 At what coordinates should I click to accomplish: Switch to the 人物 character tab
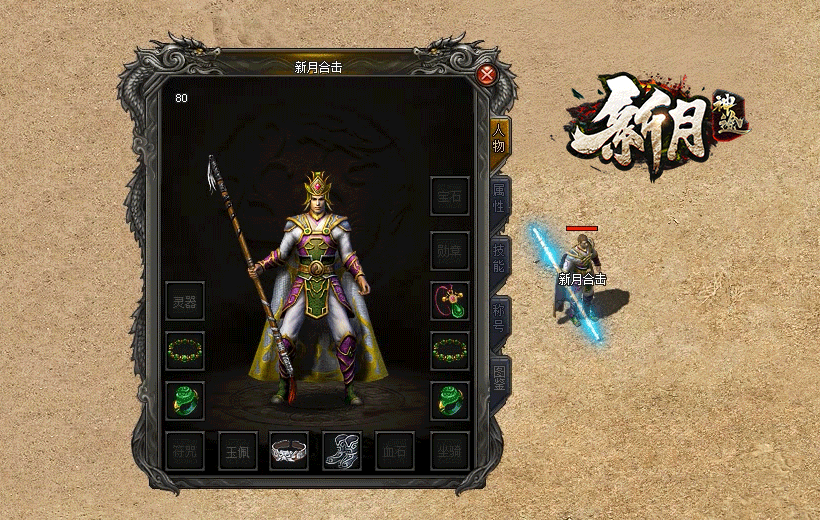point(499,137)
